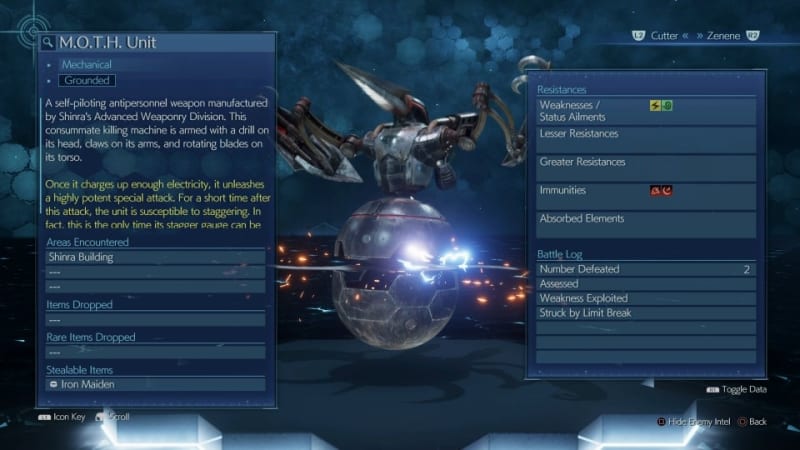
Task: Select the Grounded tag
Action: [86, 80]
